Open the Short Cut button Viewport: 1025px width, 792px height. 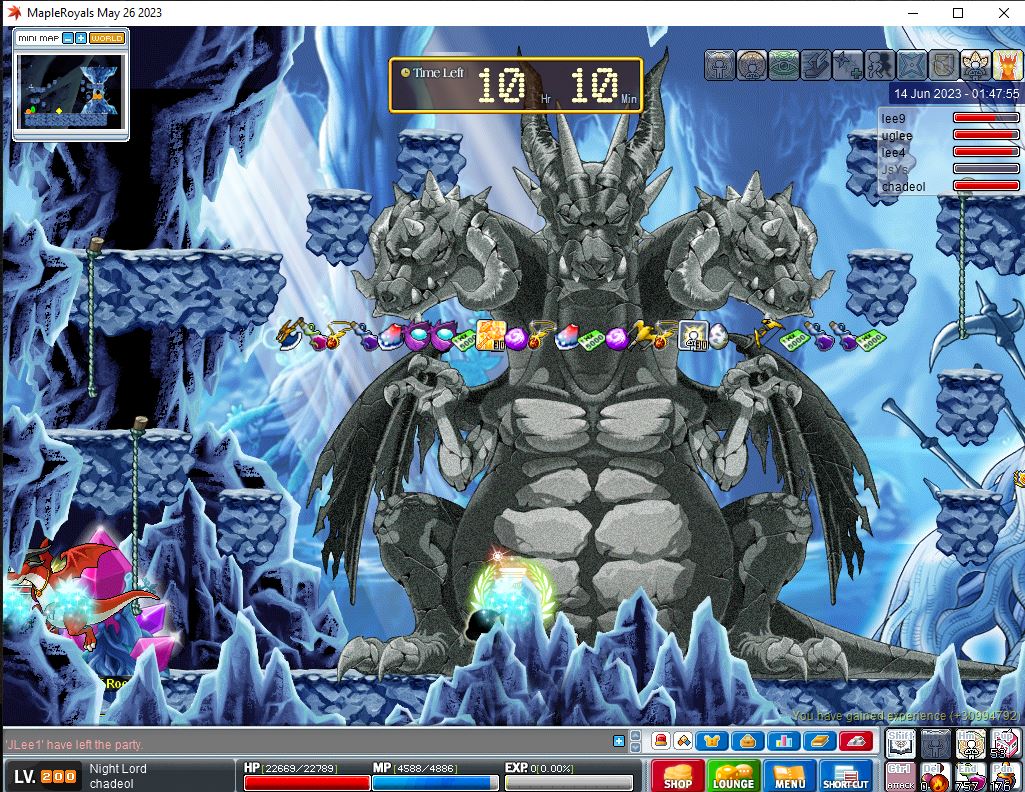pyautogui.click(x=846, y=776)
